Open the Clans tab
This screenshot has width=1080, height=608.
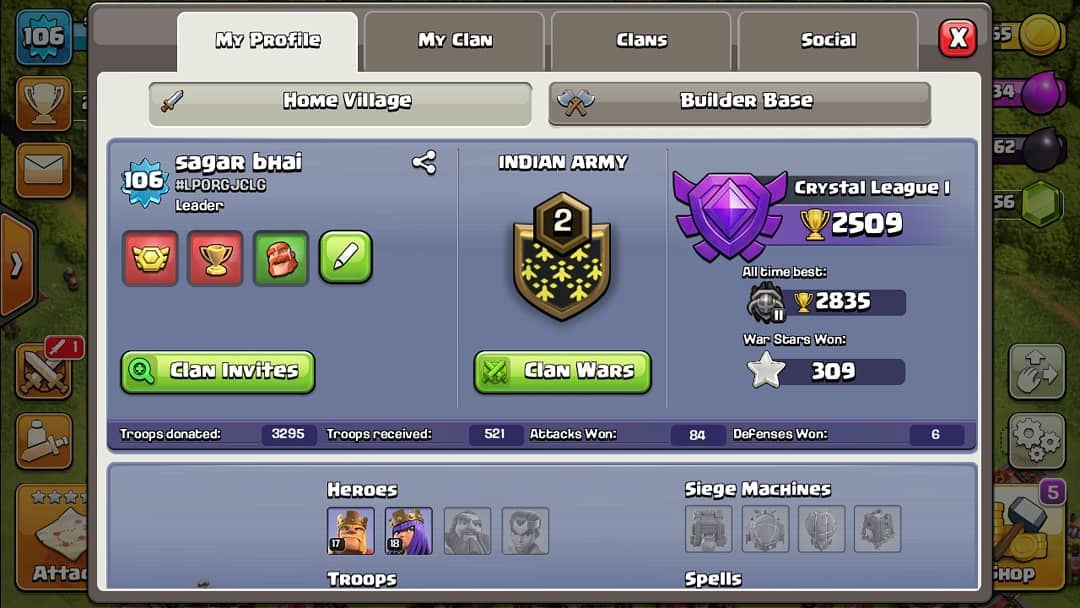641,41
